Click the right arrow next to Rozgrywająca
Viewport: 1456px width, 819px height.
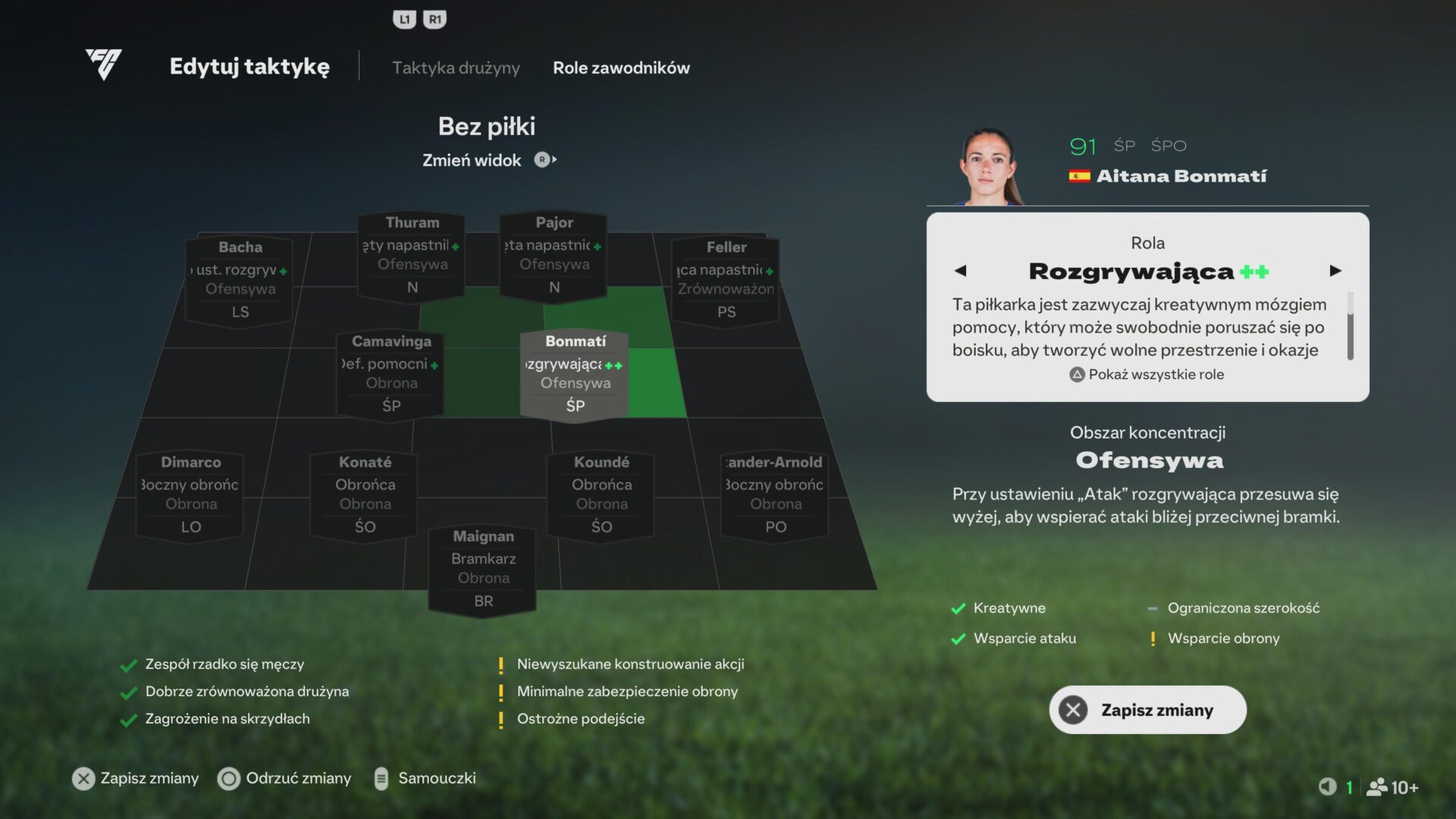1337,271
